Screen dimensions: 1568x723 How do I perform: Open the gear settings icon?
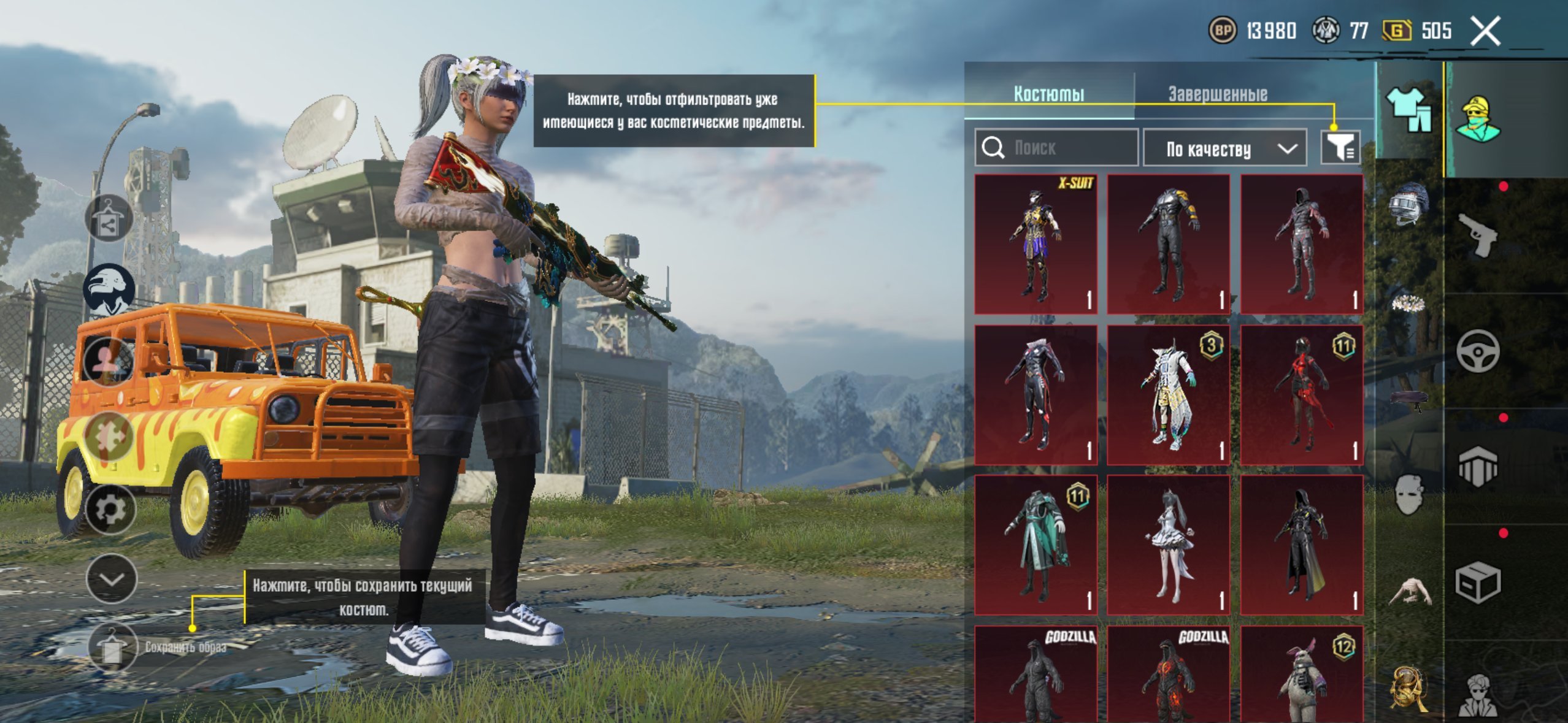110,510
